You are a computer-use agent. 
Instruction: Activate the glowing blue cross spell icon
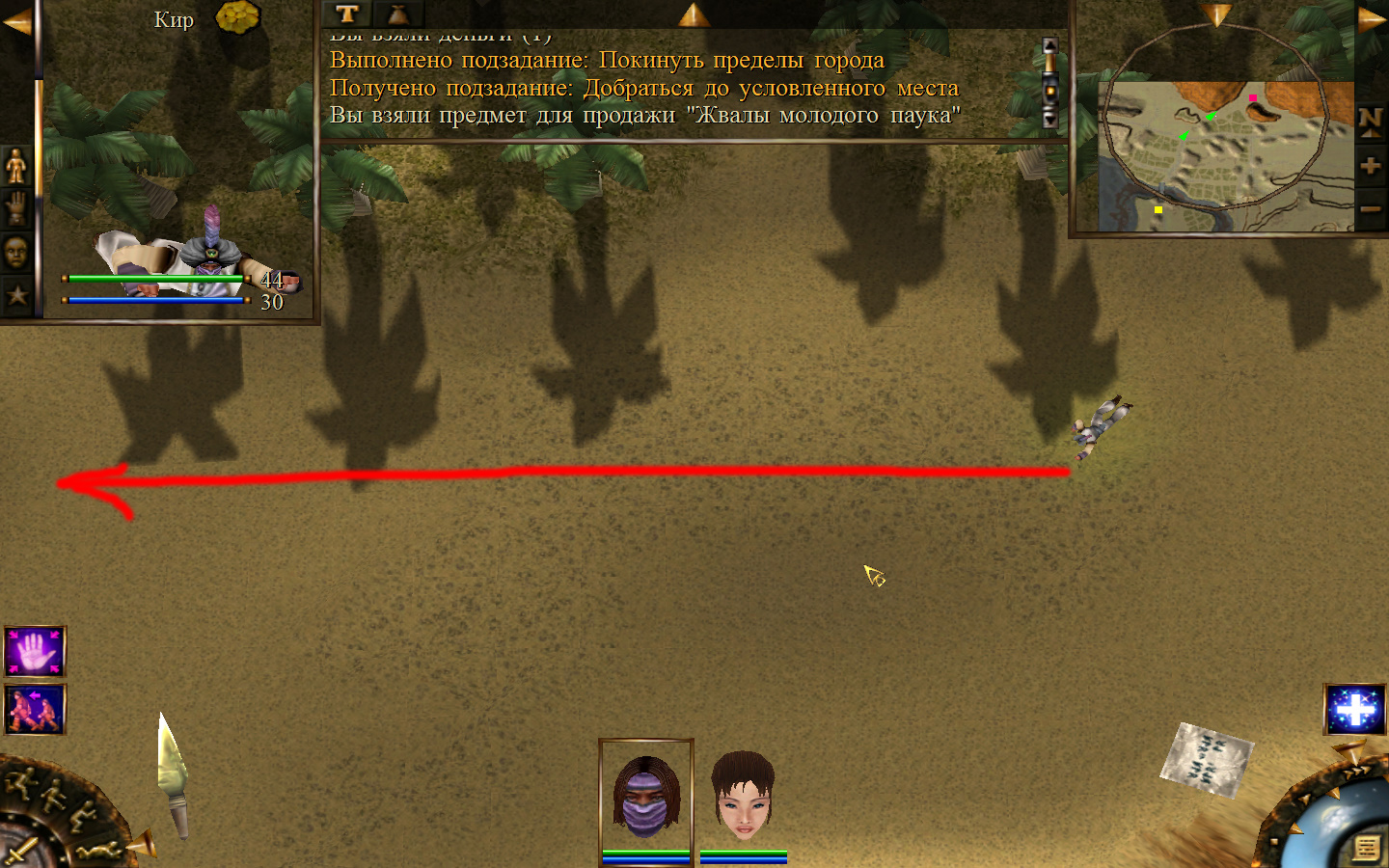click(1355, 710)
